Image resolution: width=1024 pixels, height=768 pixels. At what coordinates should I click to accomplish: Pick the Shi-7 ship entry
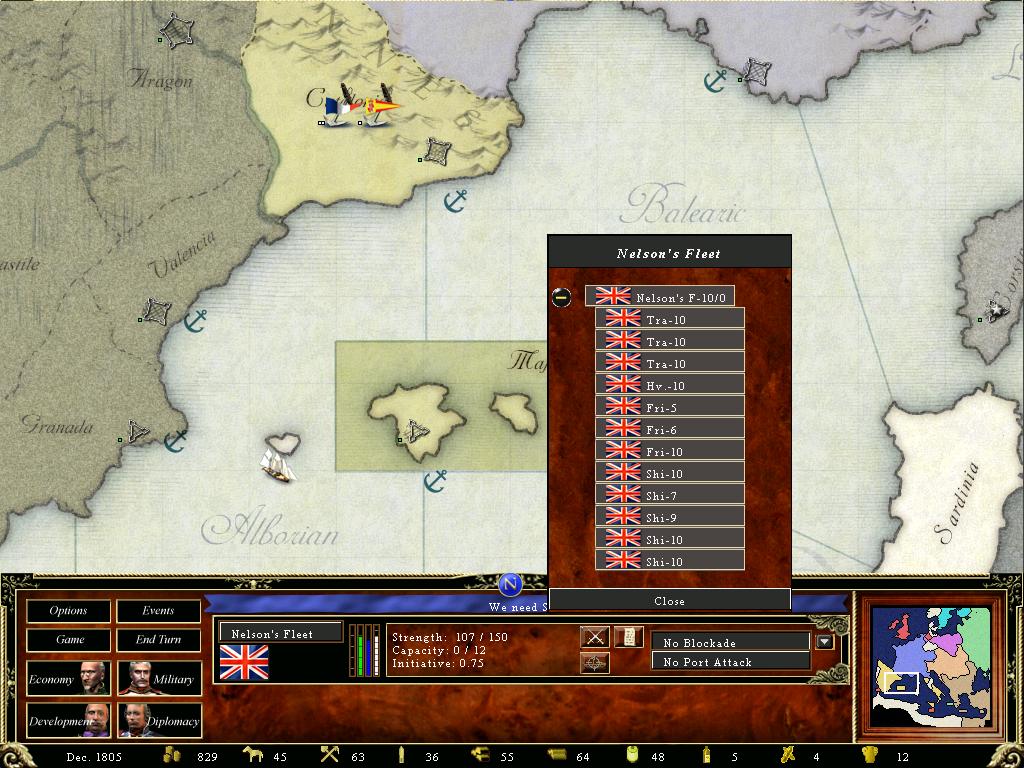(669, 495)
